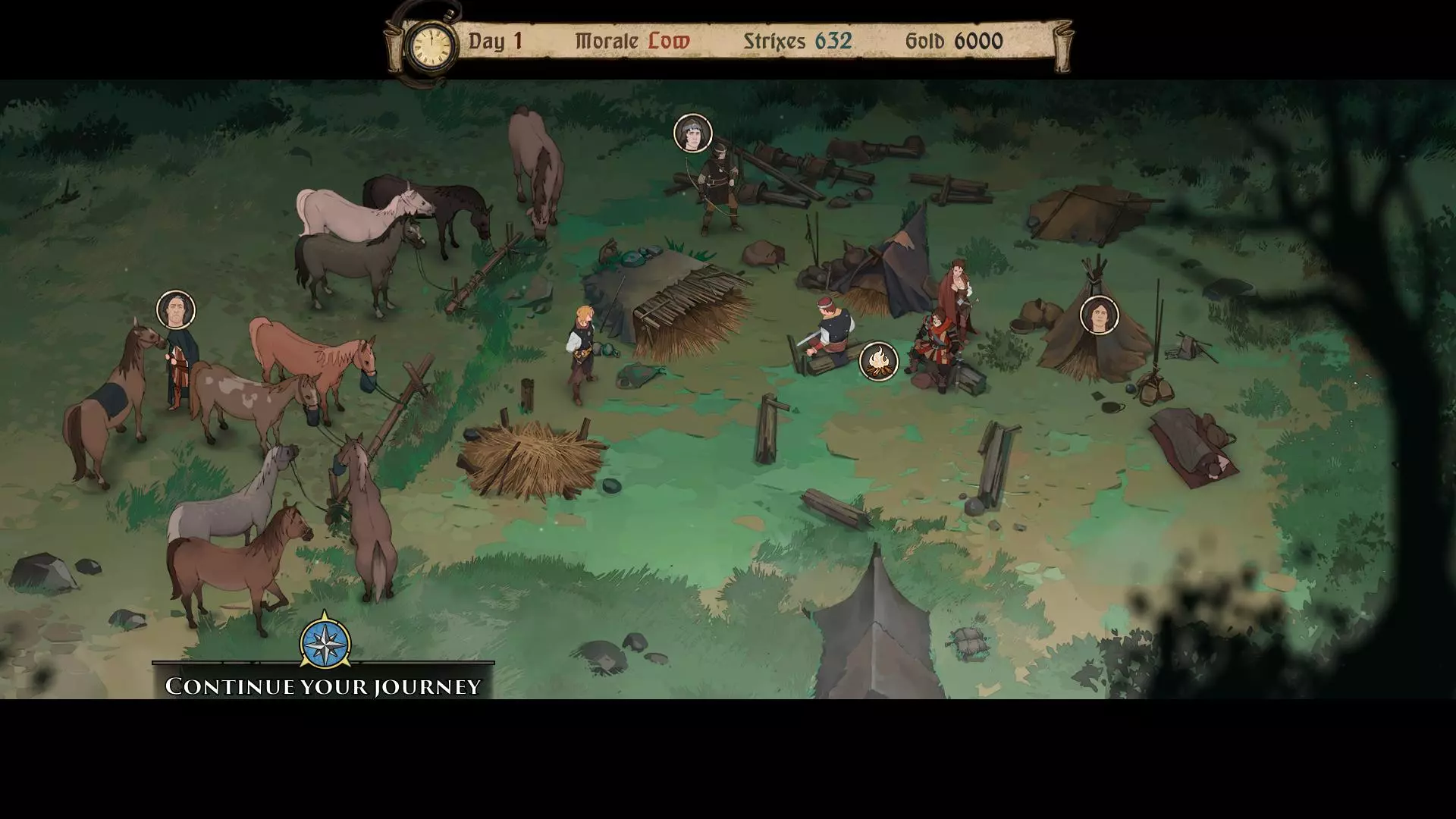This screenshot has height=819, width=1456.
Task: Click the pocket watch clock icon
Action: pyautogui.click(x=431, y=45)
